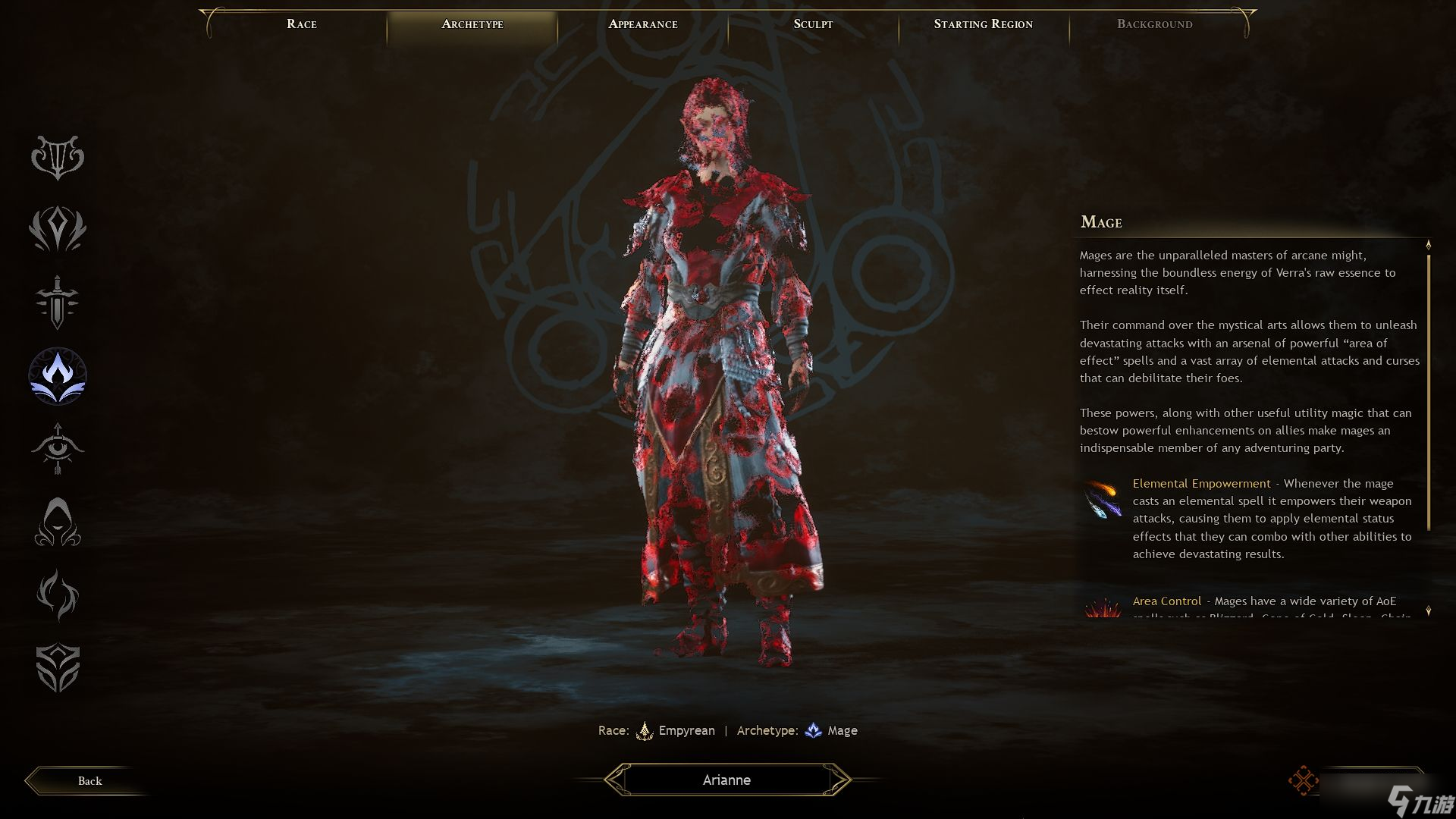Select the winged Cleric archetype icon

click(x=58, y=229)
